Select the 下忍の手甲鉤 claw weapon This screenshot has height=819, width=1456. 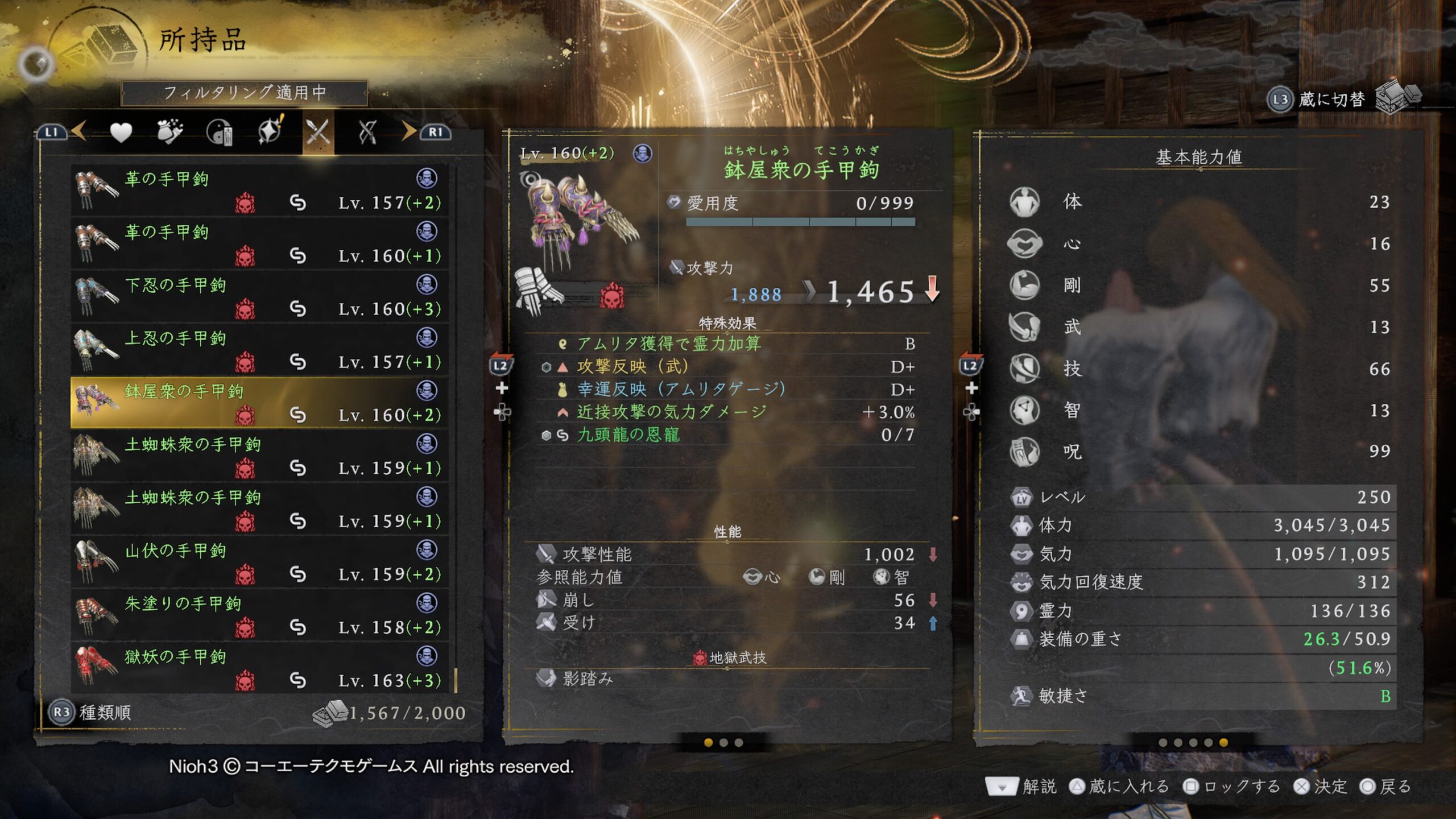tap(259, 297)
